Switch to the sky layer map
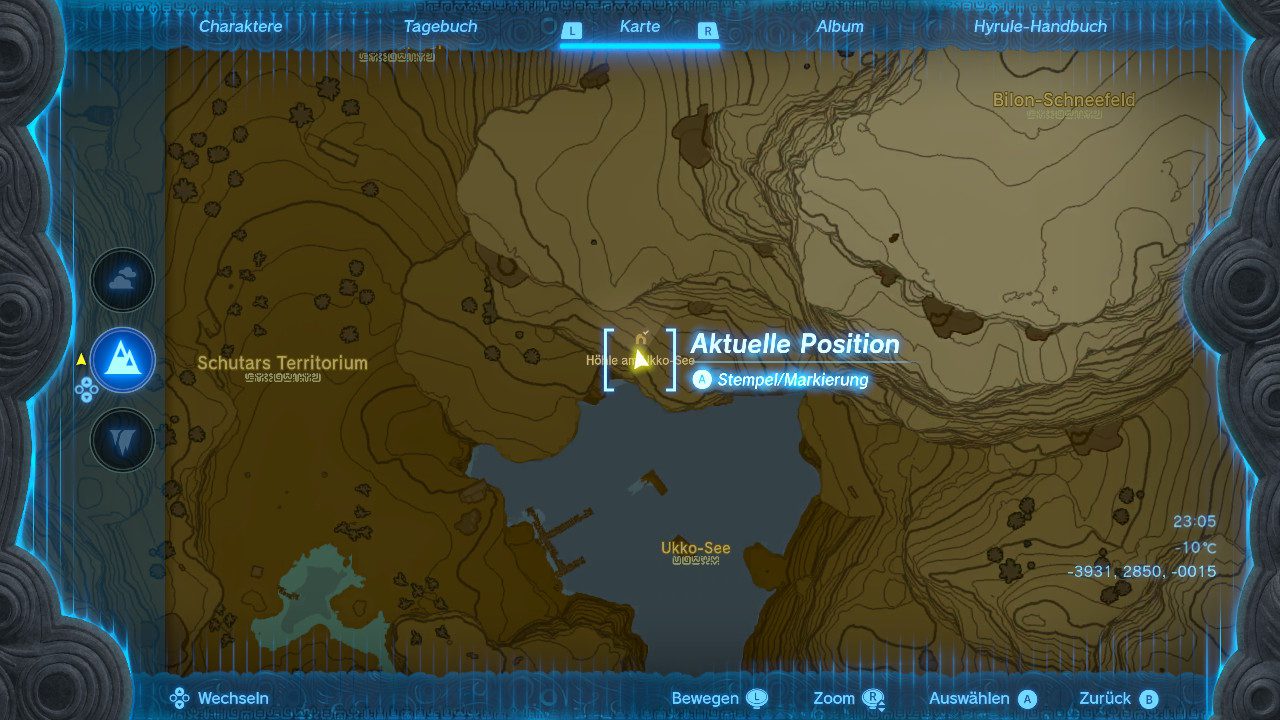This screenshot has height=720, width=1280. (123, 281)
